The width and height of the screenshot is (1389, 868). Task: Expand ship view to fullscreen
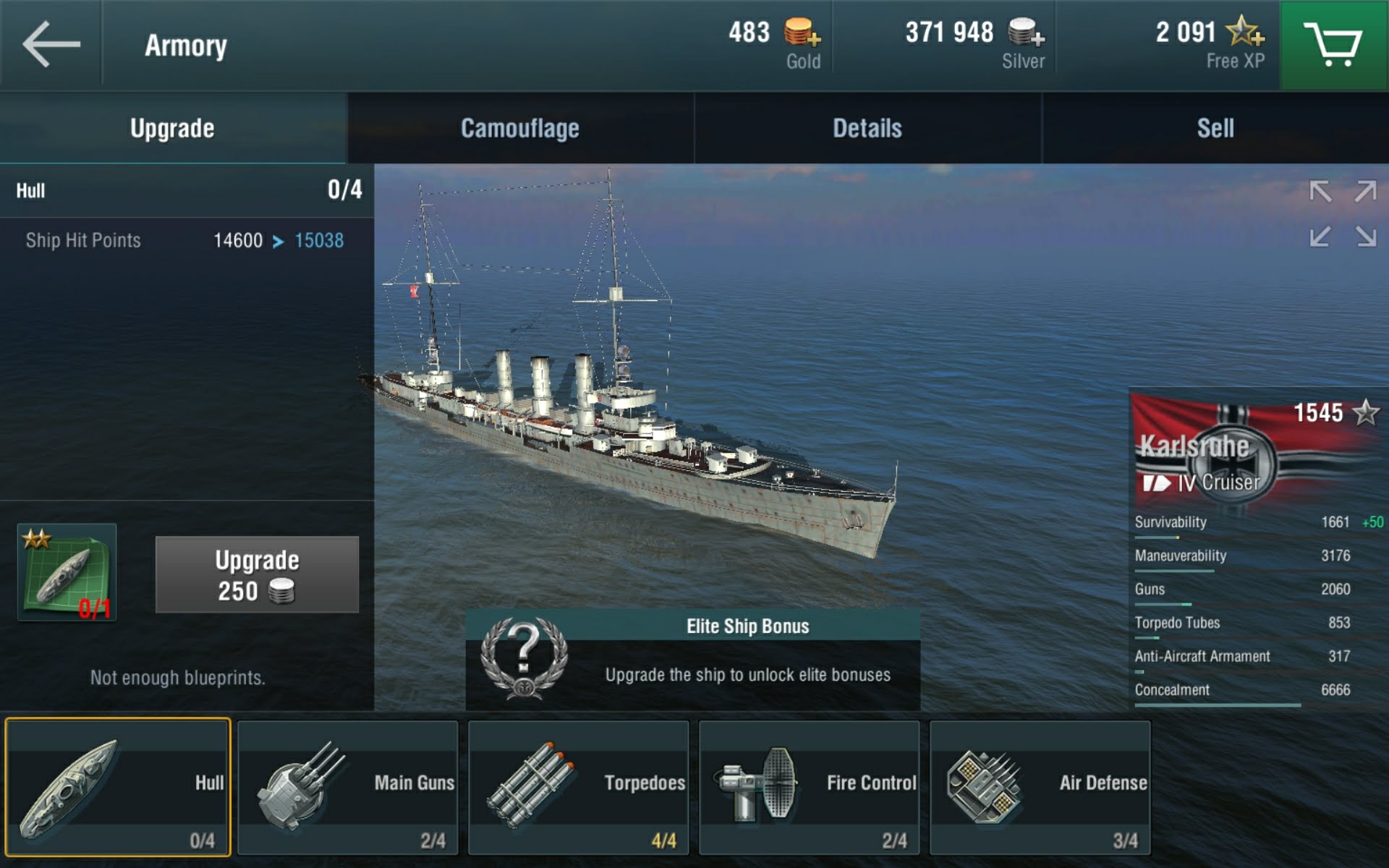(1343, 214)
